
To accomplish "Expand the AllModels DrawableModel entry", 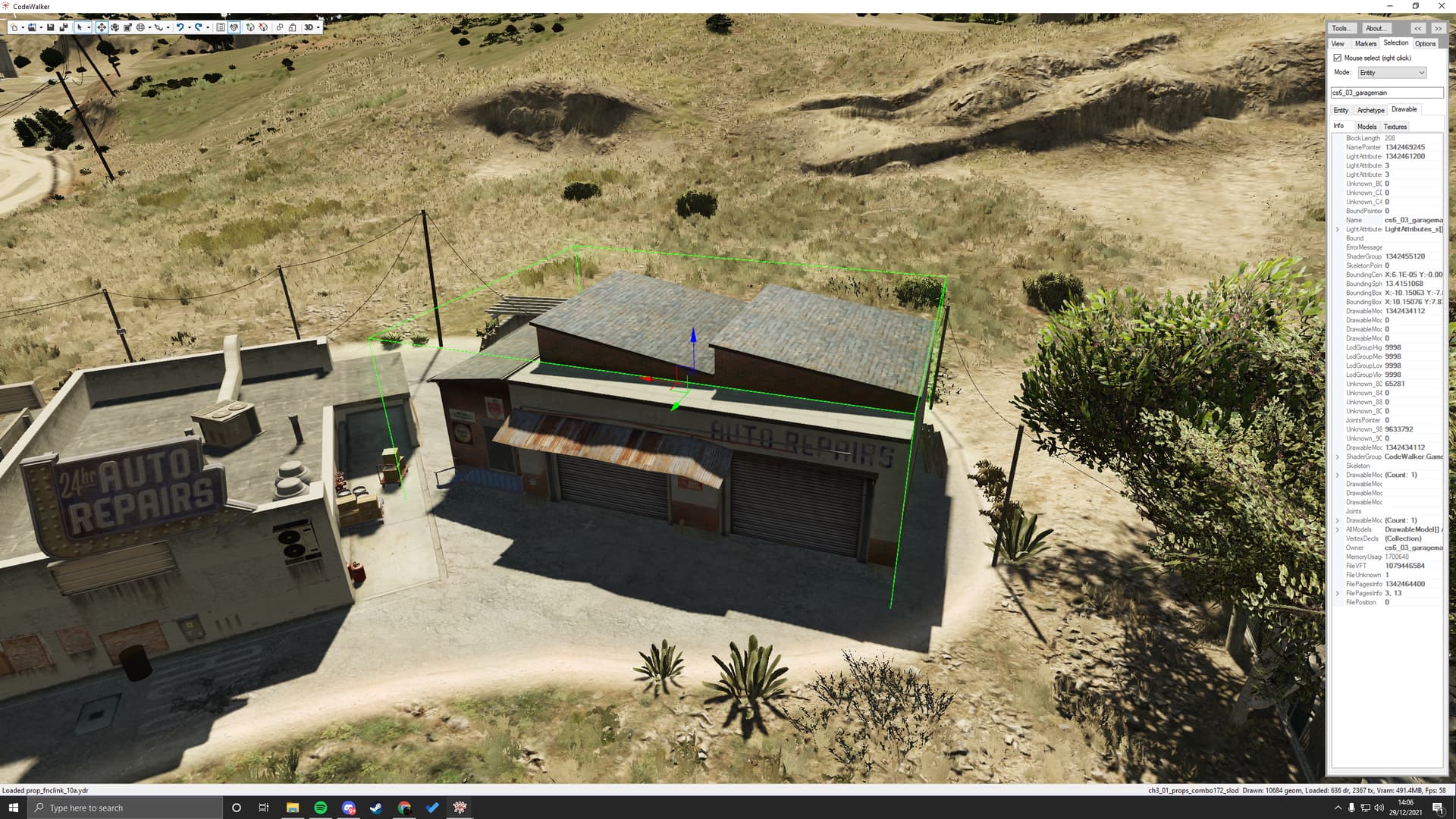I will [x=1338, y=529].
